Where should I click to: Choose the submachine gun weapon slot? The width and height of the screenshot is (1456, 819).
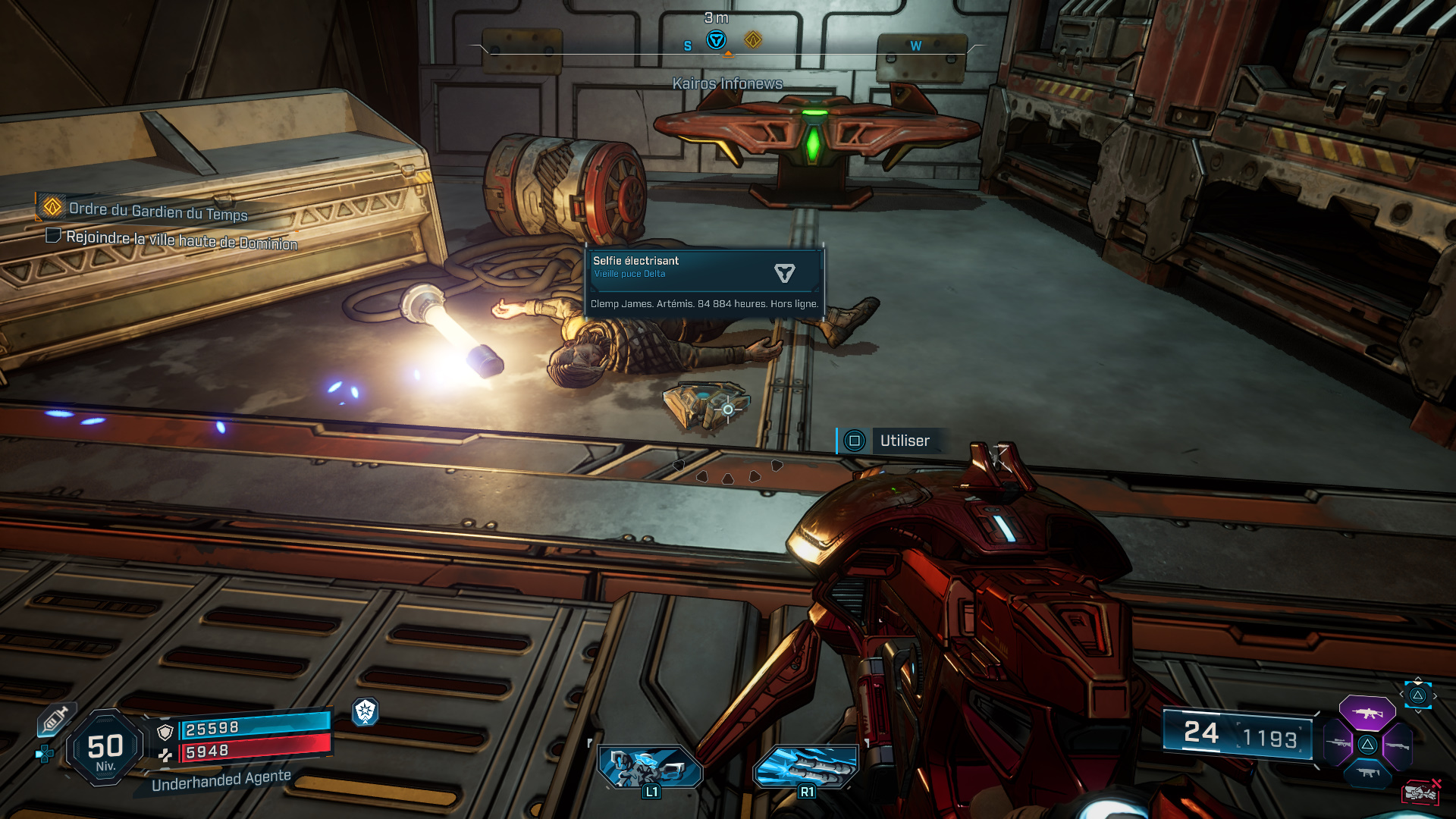click(1367, 773)
